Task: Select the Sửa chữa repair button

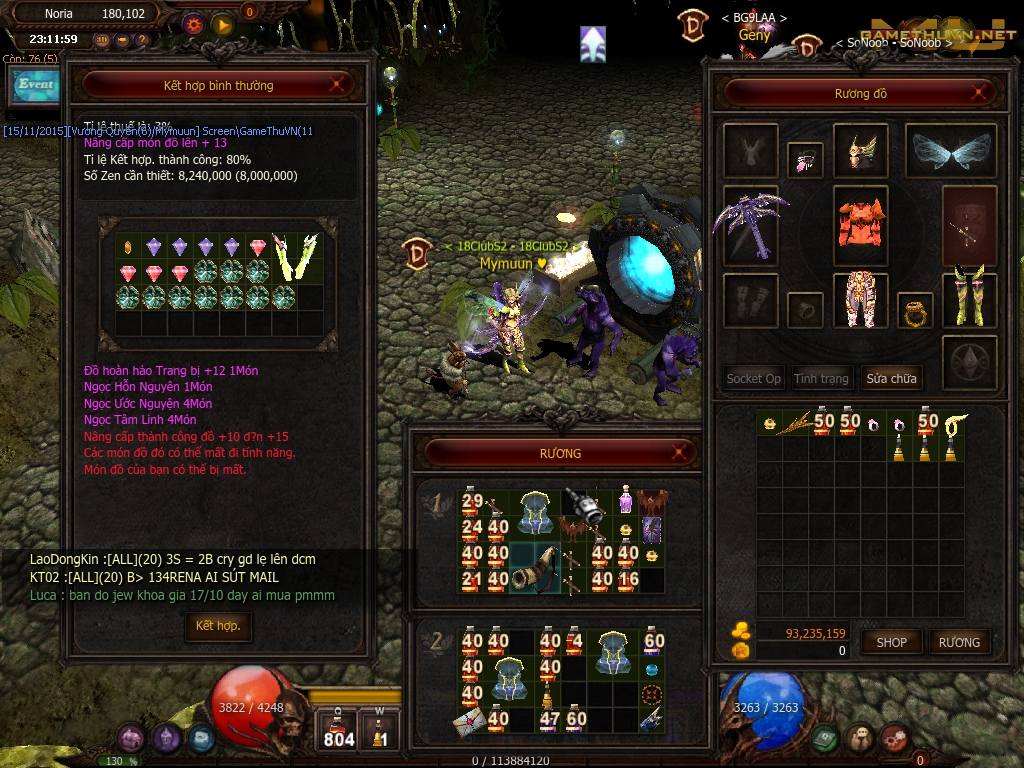Action: [891, 378]
